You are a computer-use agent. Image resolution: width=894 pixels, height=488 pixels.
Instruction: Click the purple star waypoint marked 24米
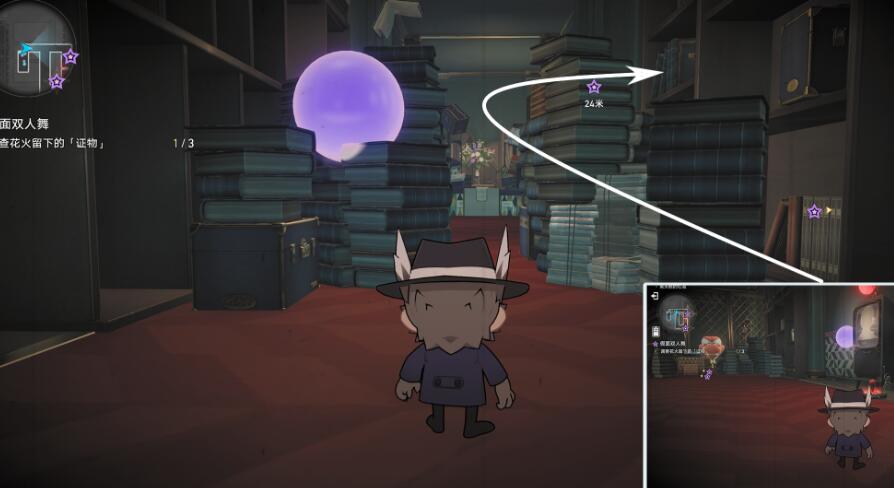pos(595,87)
